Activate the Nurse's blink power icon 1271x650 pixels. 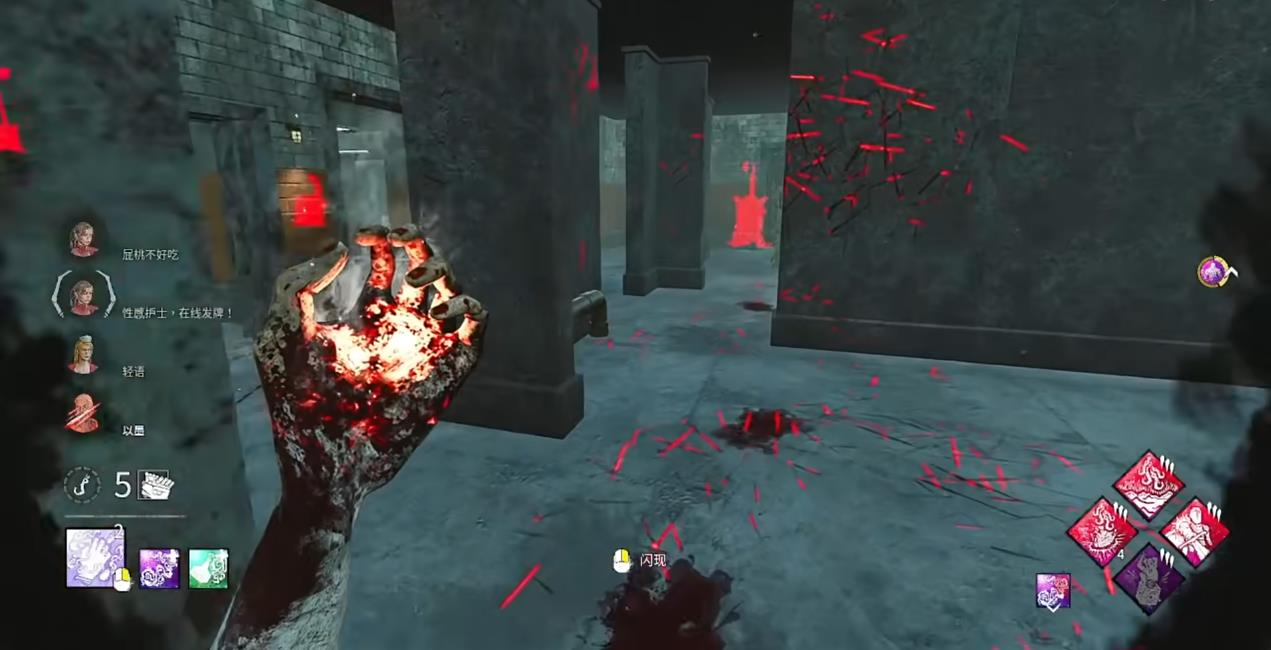95,557
